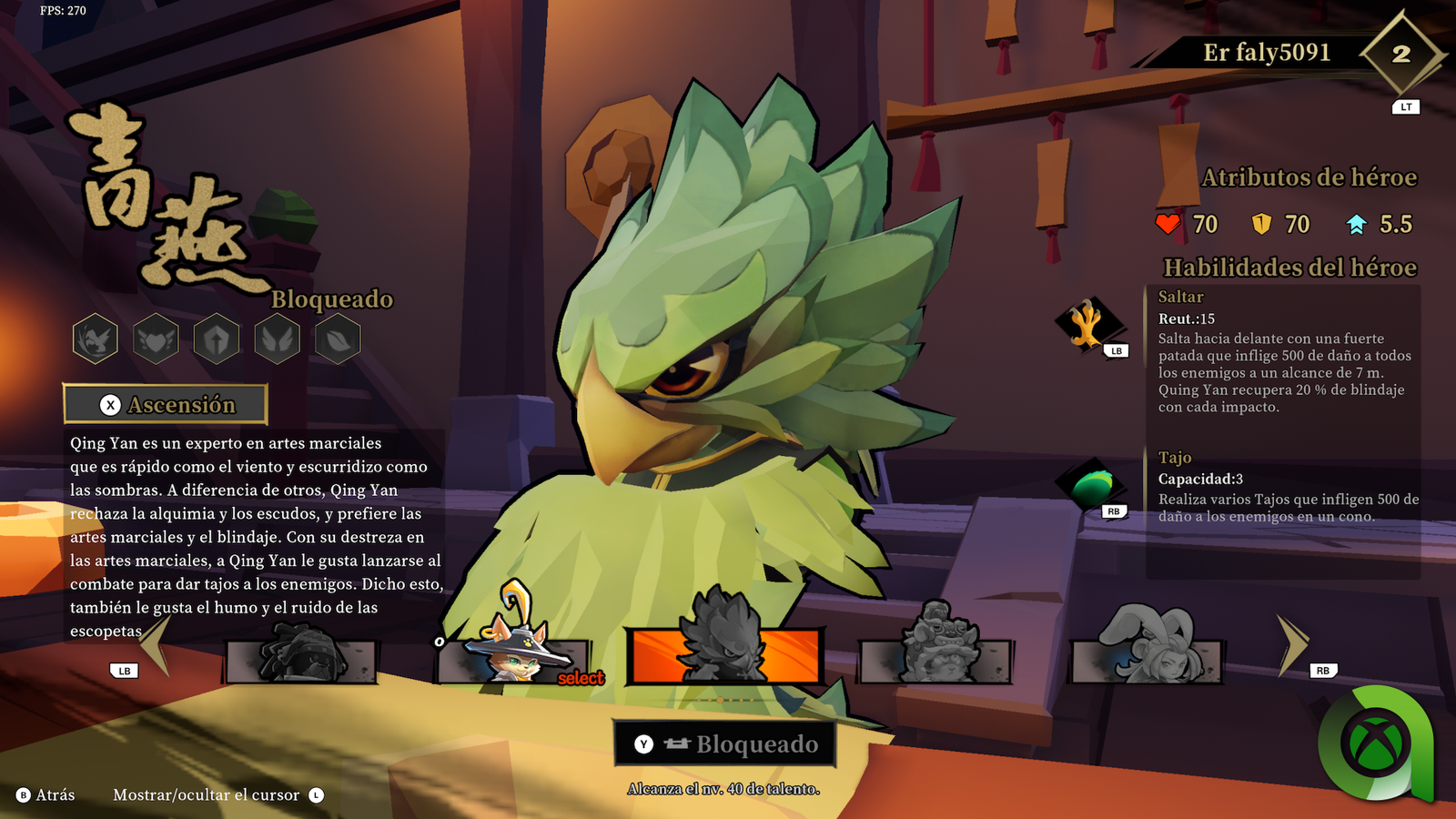Show next hero with right arrow

[x=1292, y=646]
